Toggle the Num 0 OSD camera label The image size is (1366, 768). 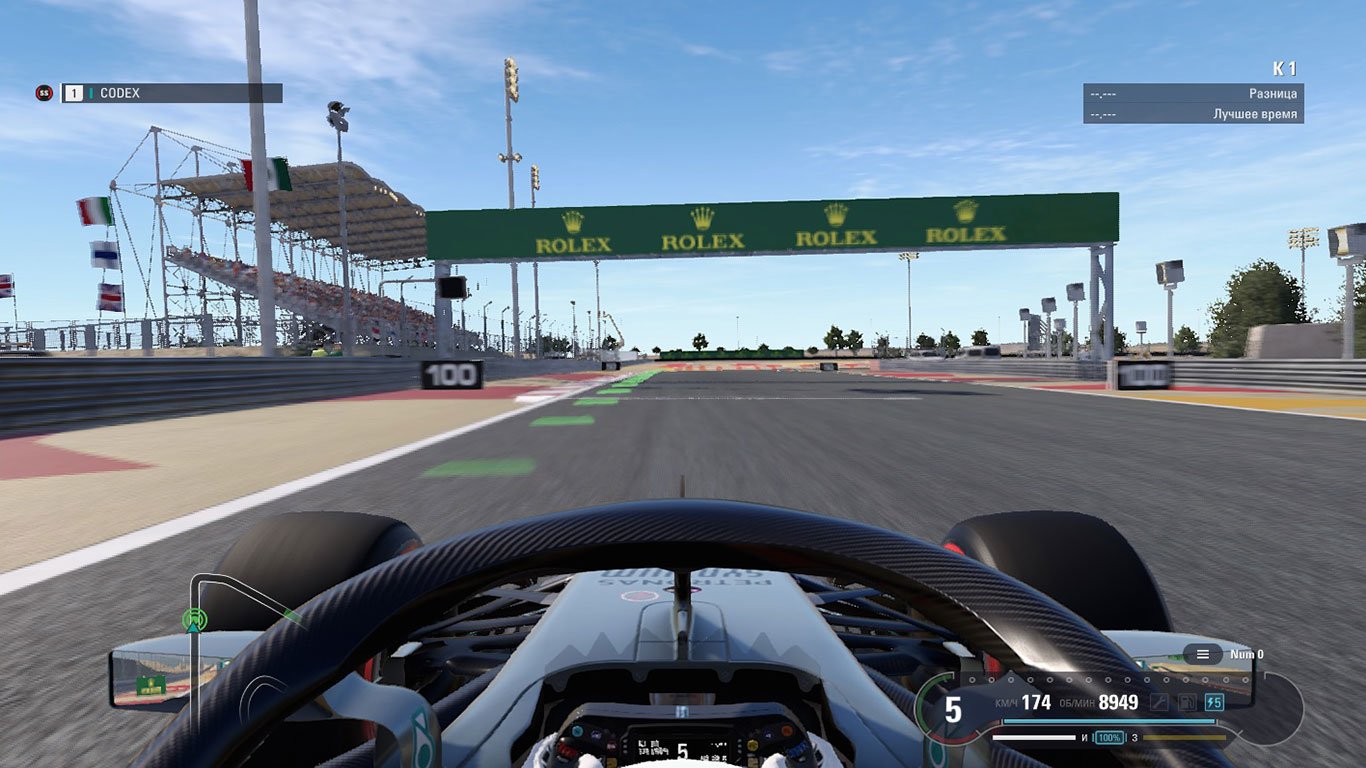point(1248,653)
